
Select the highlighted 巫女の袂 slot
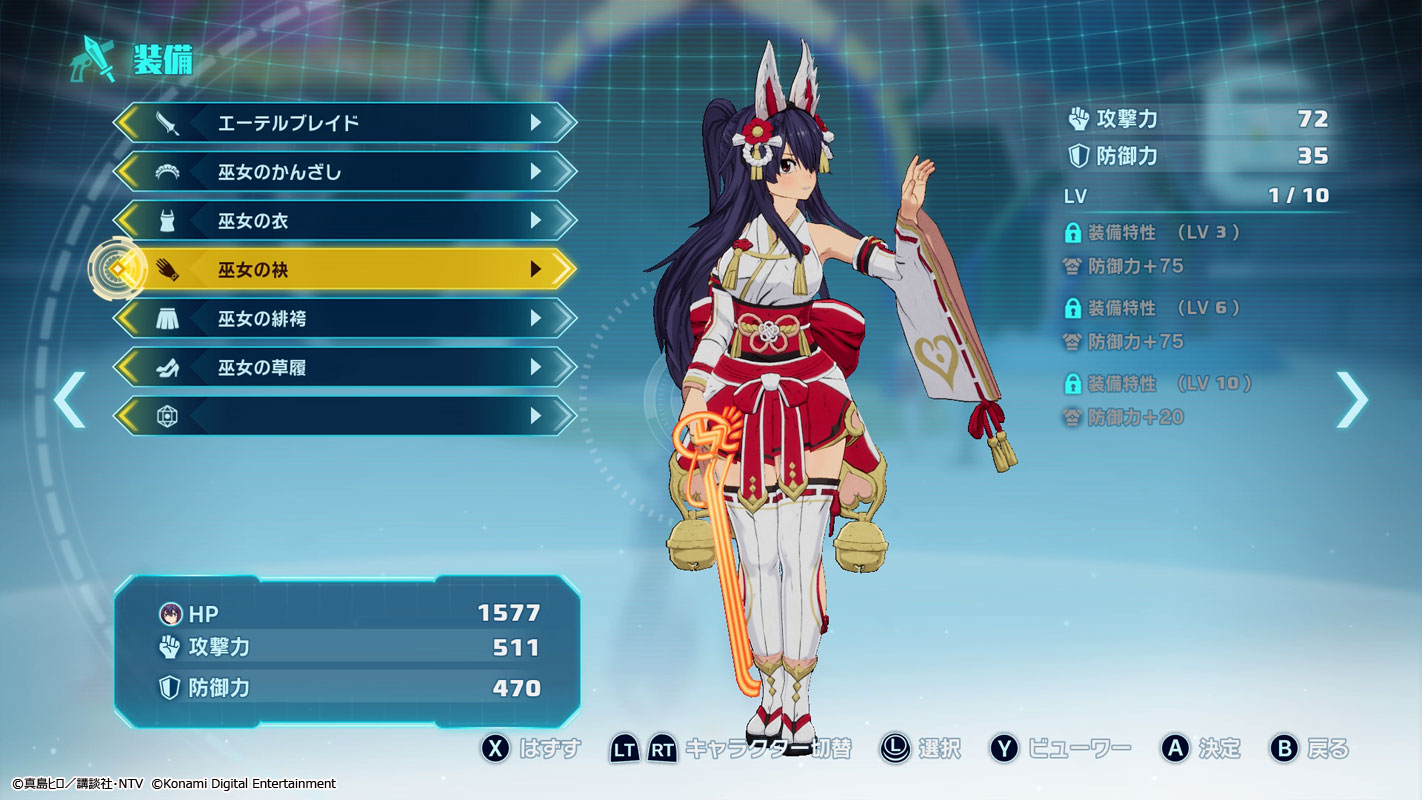click(345, 269)
